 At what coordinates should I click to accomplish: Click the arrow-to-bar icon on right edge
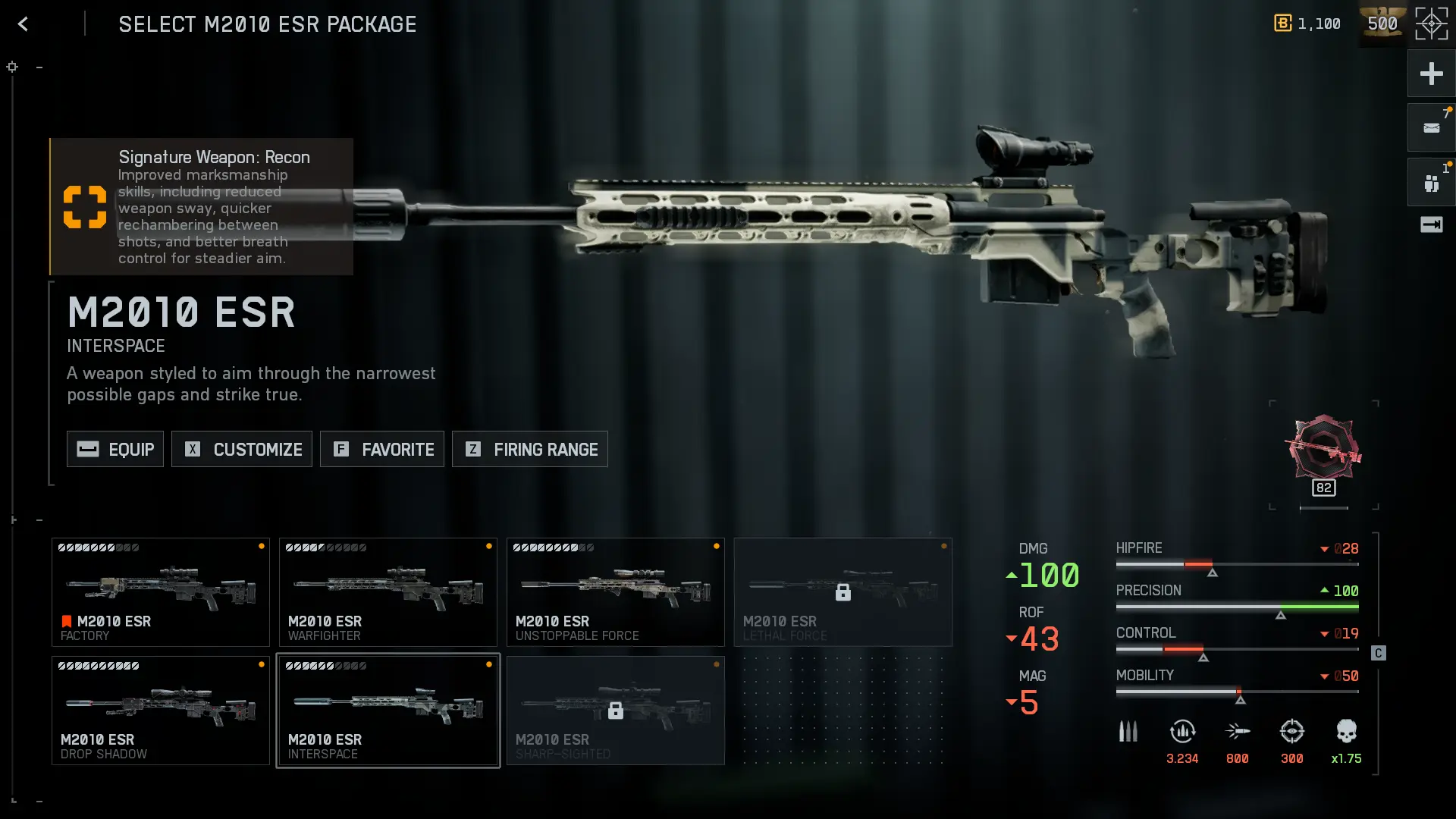[x=1431, y=224]
